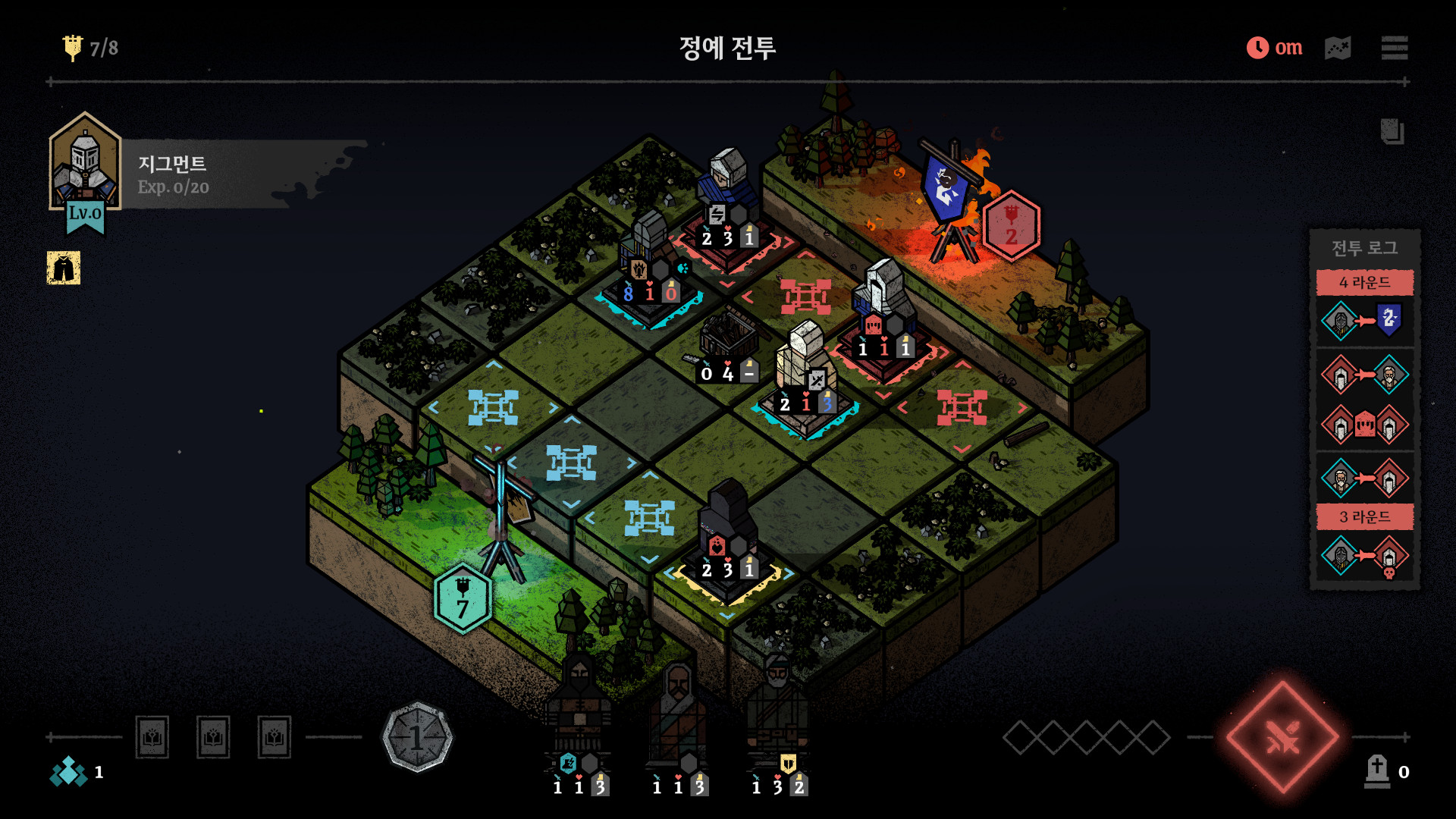Screen dimensions: 1456x819
Task: Open the battlefield map icon
Action: (1338, 48)
